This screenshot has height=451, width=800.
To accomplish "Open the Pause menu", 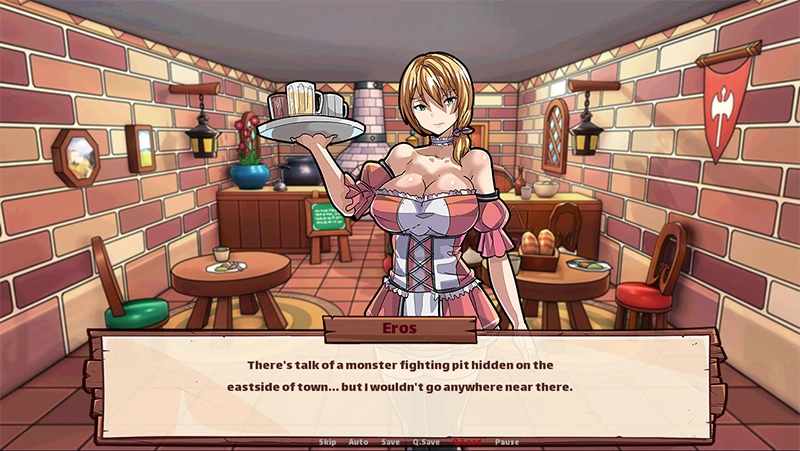I will [x=507, y=442].
